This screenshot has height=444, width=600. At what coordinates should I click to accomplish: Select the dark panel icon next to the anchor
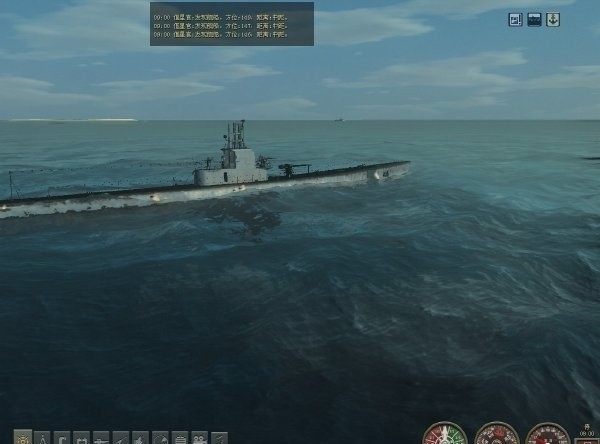[x=534, y=19]
